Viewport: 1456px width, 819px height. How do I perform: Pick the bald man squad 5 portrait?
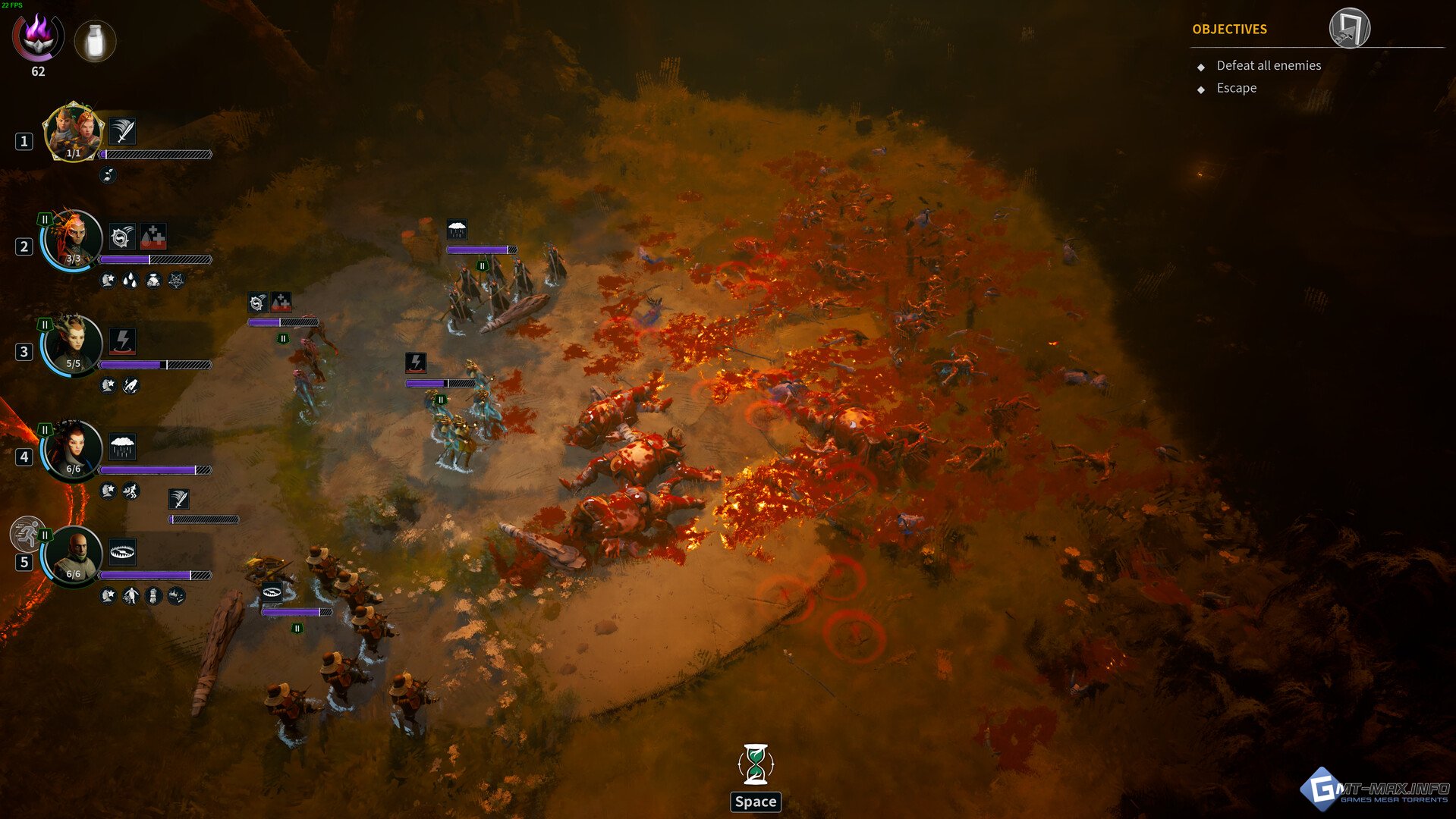coord(73,554)
